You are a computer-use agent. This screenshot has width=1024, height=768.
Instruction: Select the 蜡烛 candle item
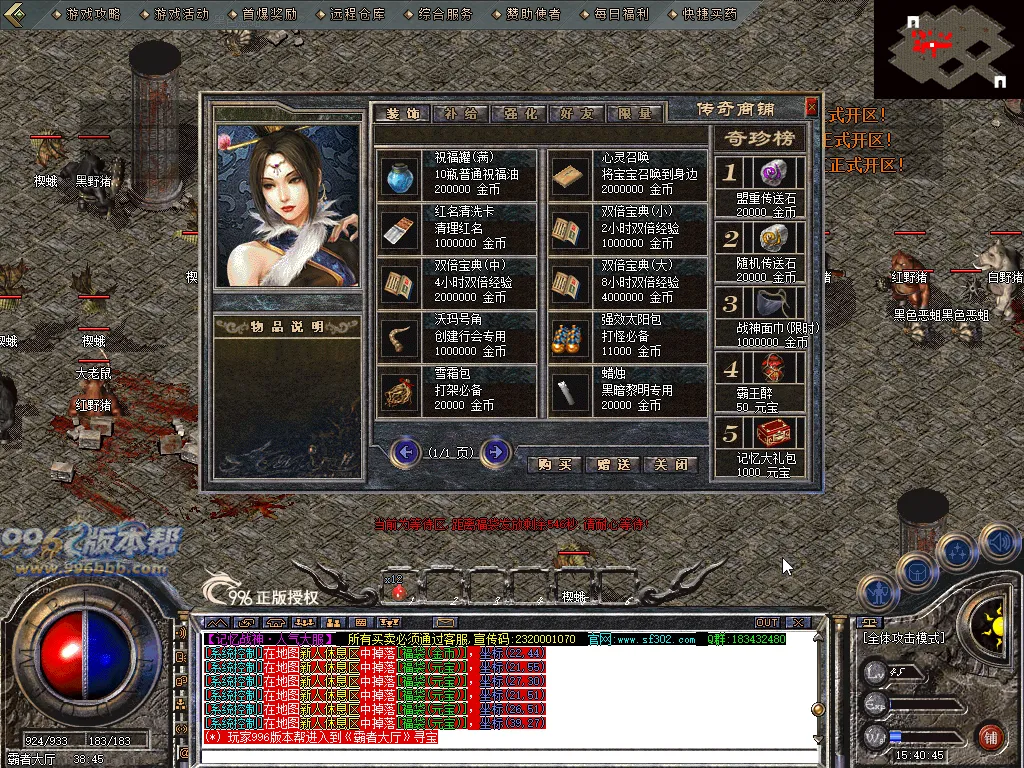tap(571, 391)
